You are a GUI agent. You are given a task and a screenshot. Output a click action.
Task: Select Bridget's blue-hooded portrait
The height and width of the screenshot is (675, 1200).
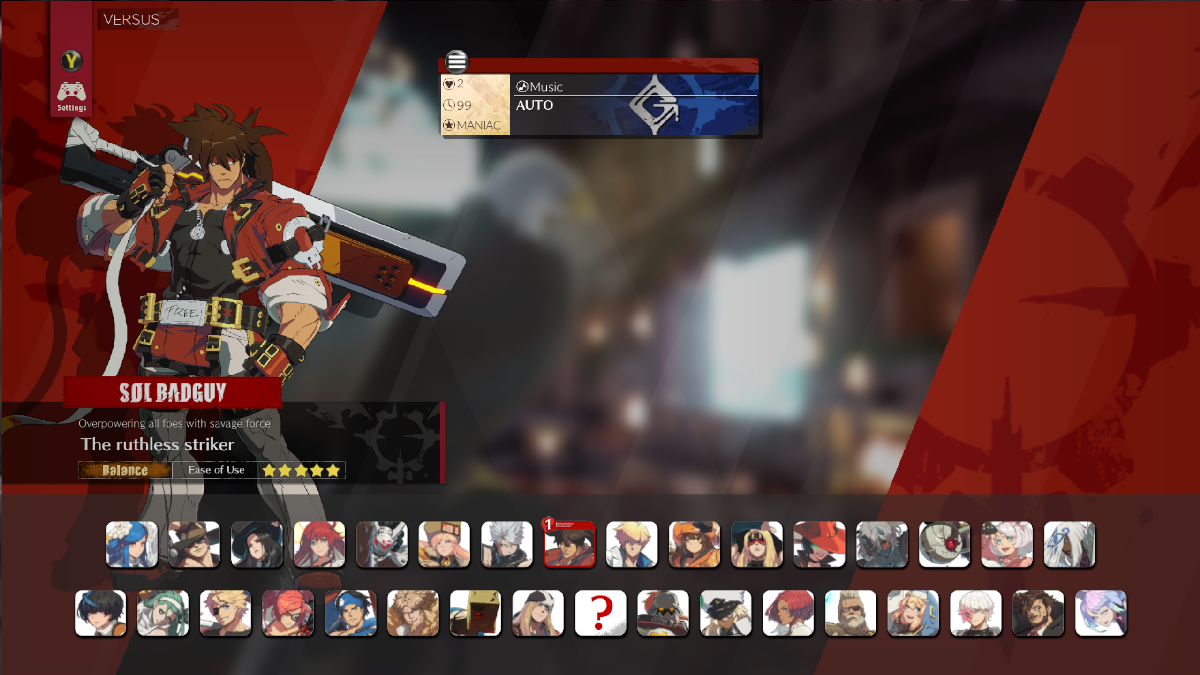[913, 613]
